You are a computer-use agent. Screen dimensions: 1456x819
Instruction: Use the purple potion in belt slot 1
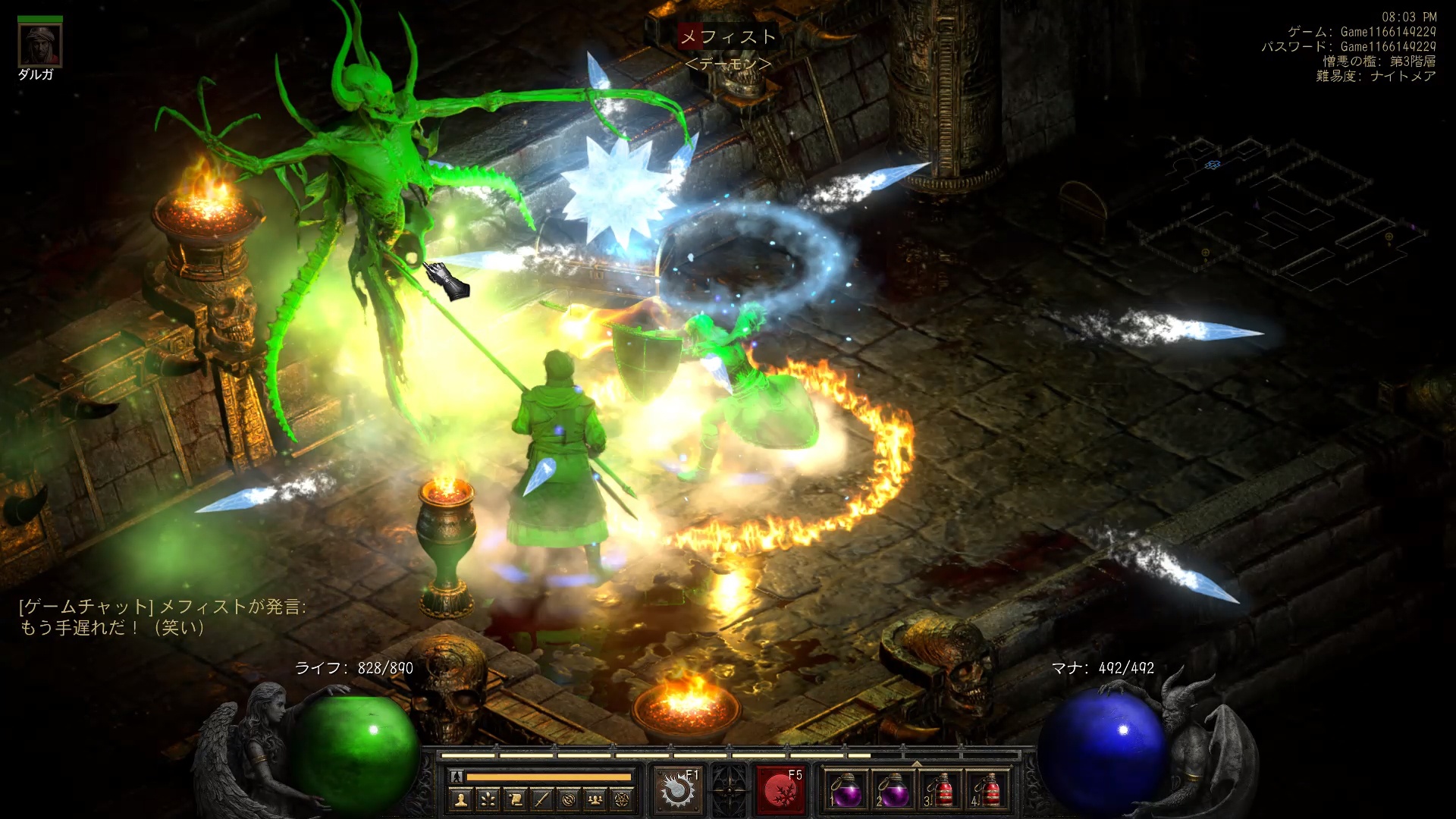click(845, 791)
